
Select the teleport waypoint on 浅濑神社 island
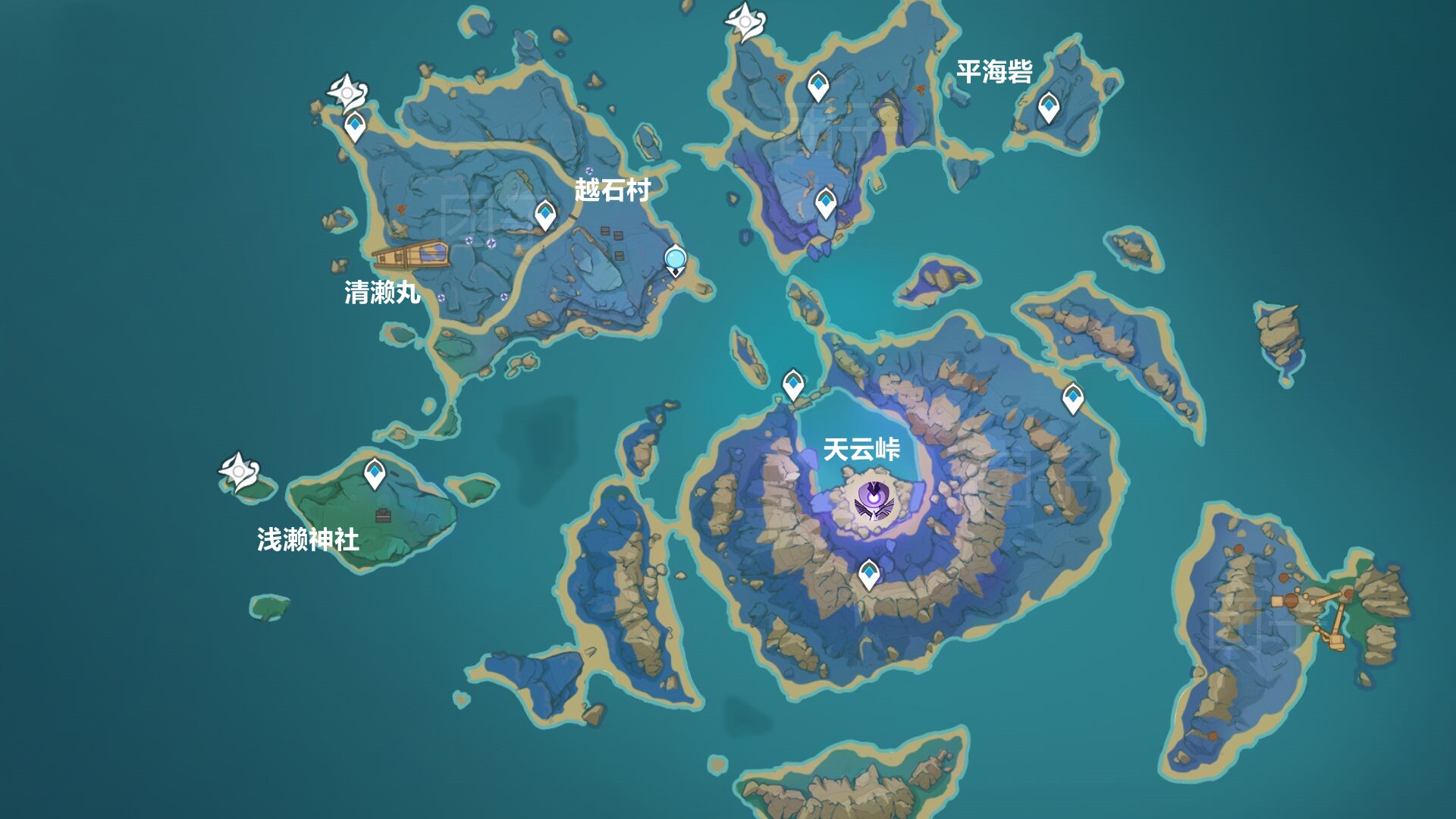374,472
